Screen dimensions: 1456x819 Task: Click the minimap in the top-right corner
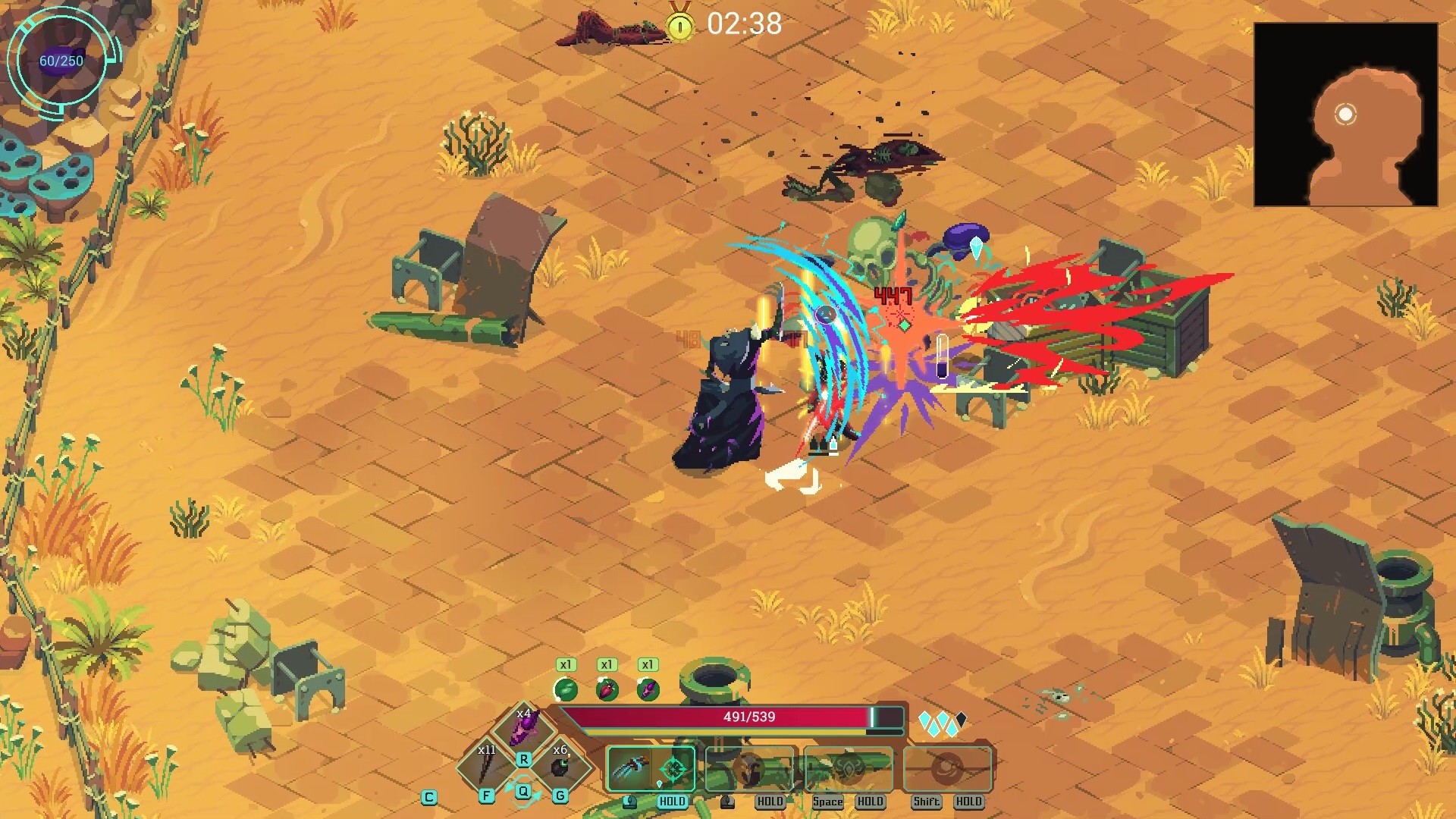1346,114
